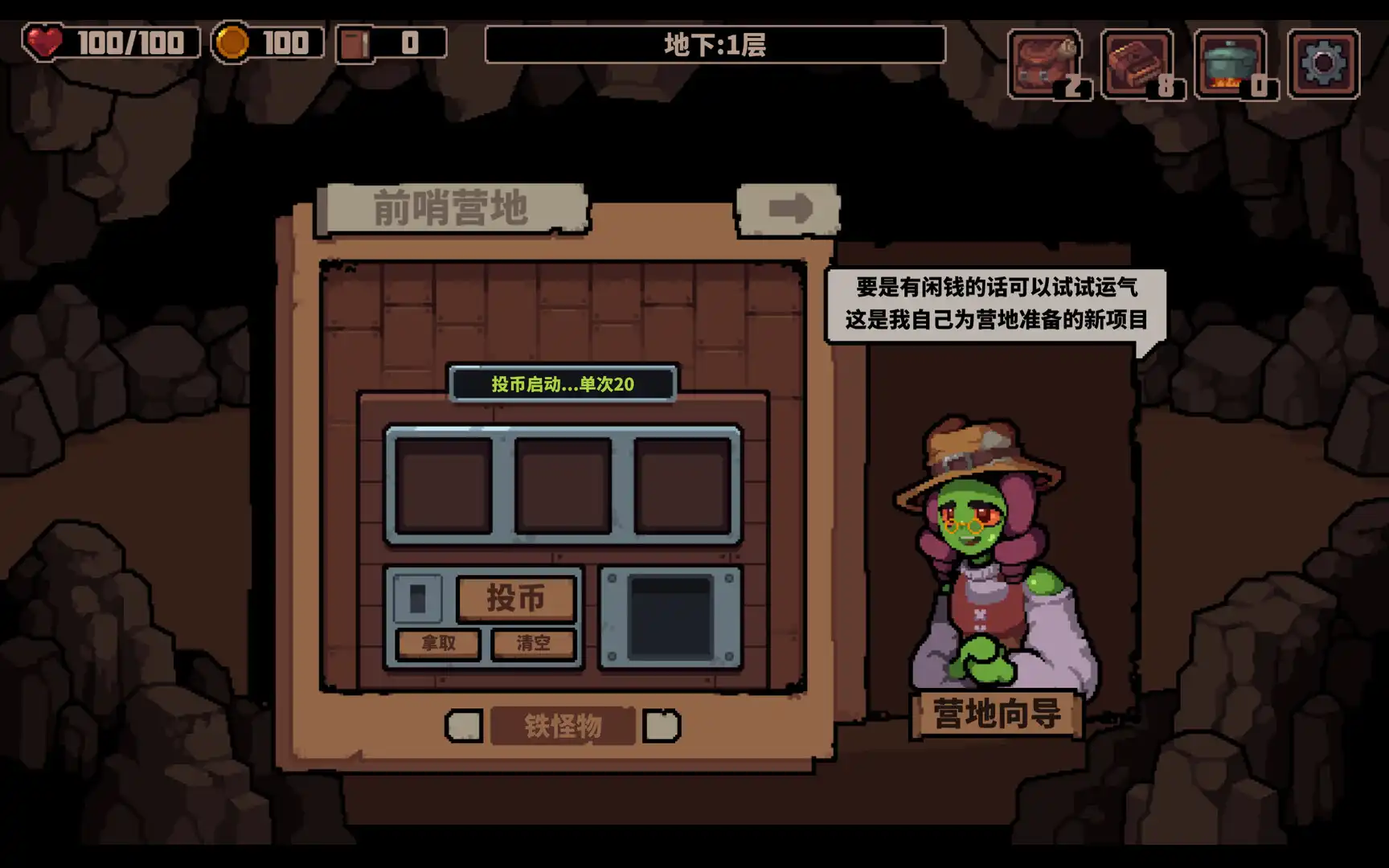The height and width of the screenshot is (868, 1389).
Task: Select the 前哨营地 title banner
Action: click(453, 206)
